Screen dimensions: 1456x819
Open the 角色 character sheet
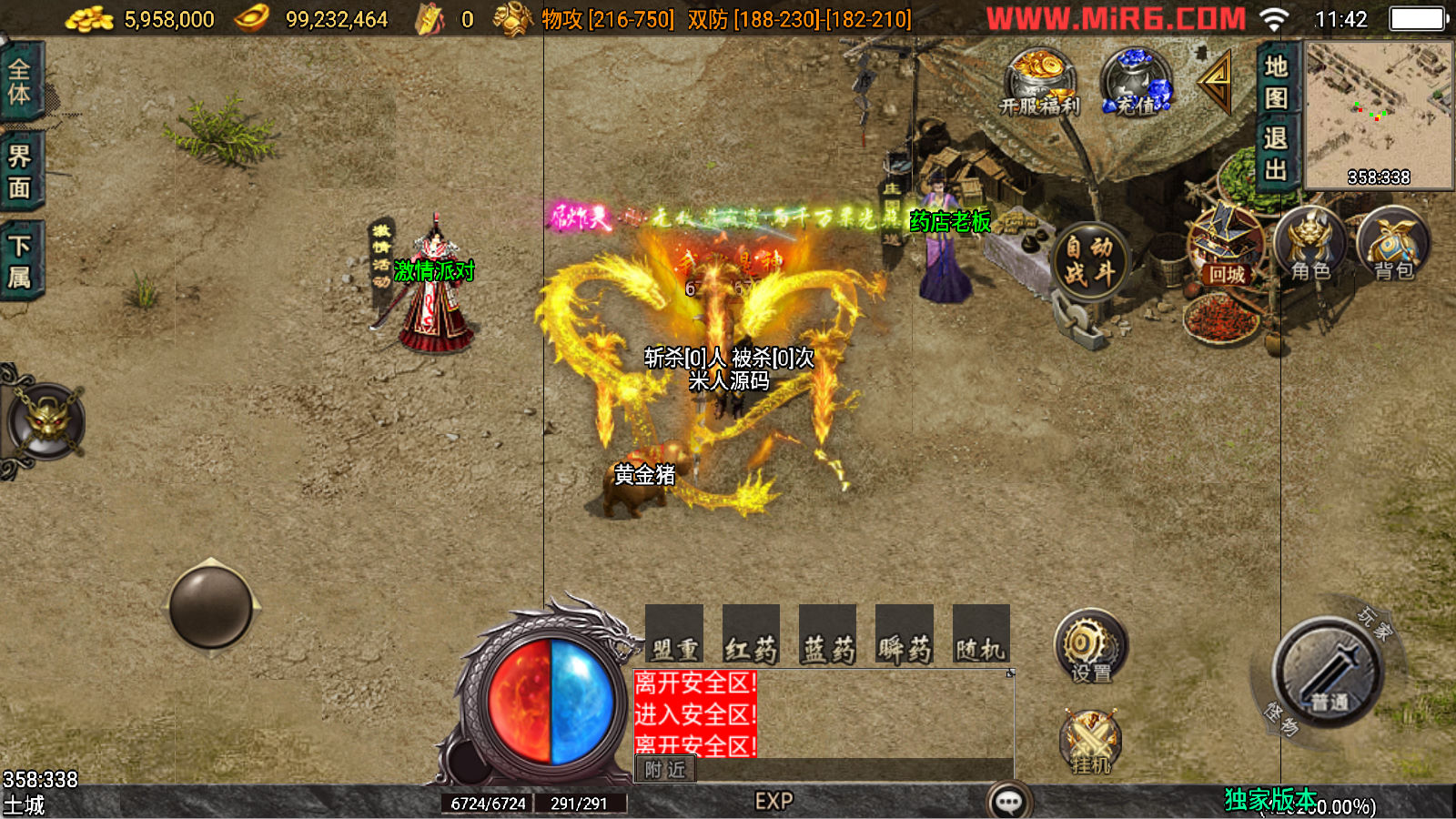pyautogui.click(x=1310, y=246)
